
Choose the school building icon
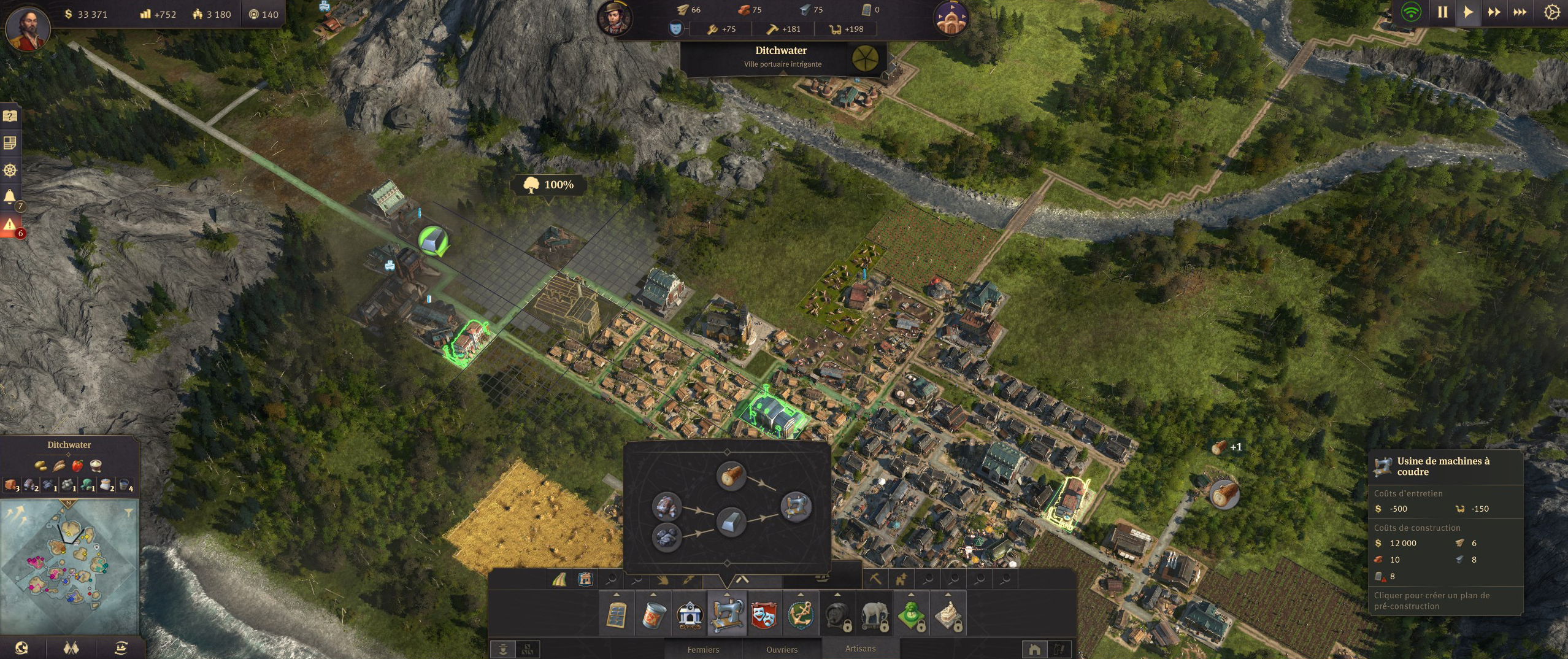690,614
